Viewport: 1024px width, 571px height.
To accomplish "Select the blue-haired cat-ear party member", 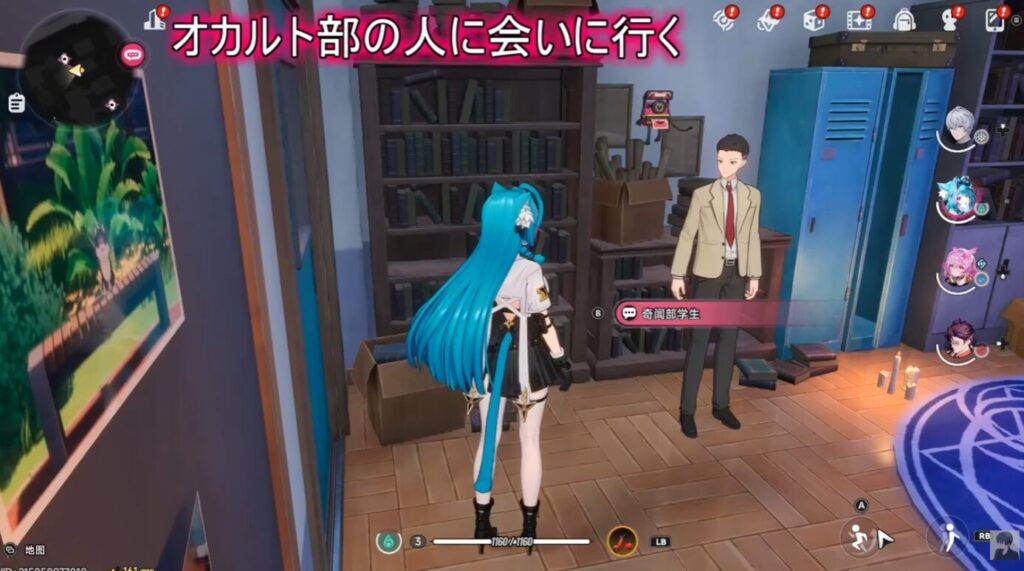I will [958, 198].
